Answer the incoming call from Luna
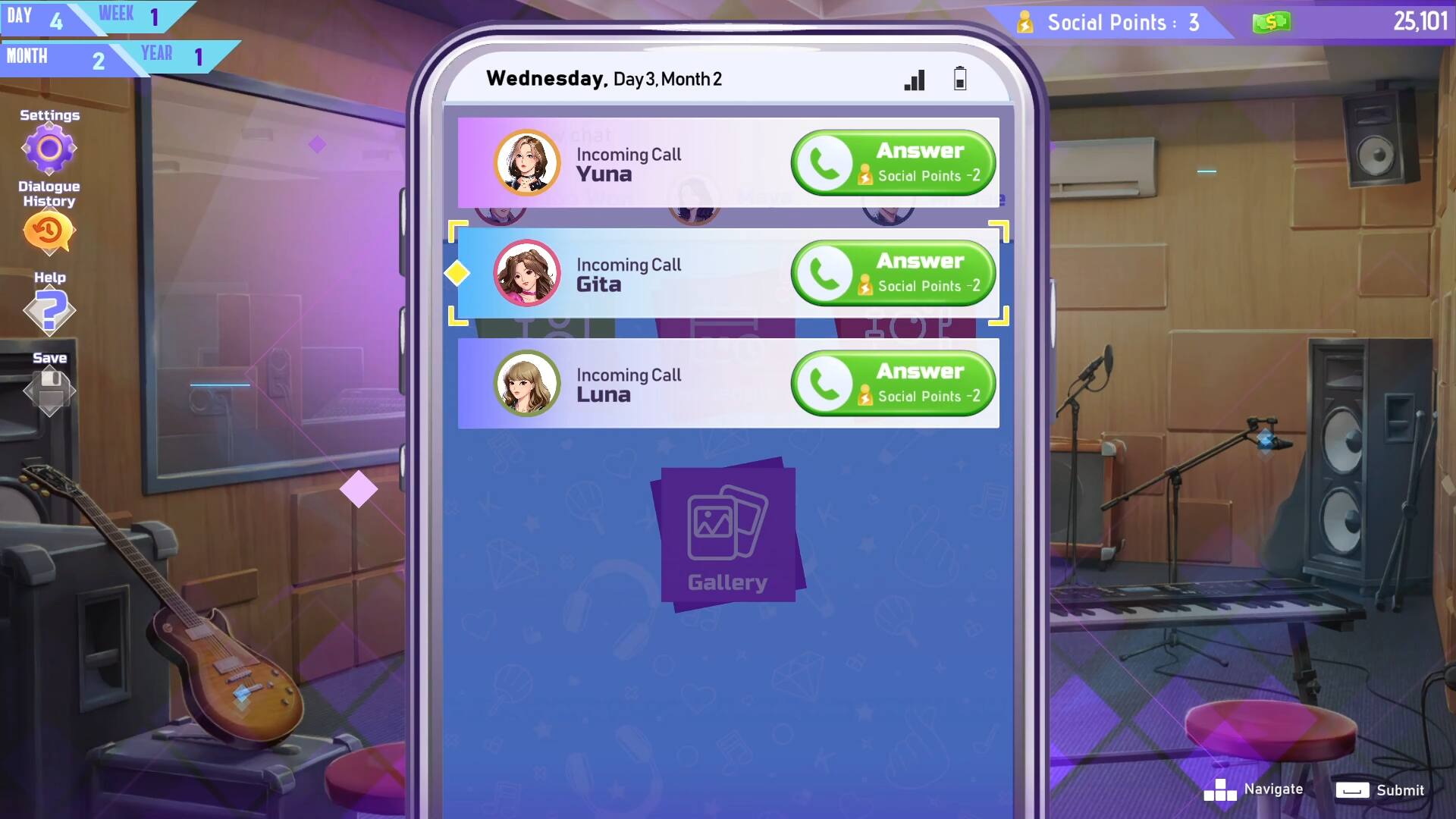1456x819 pixels. (893, 384)
